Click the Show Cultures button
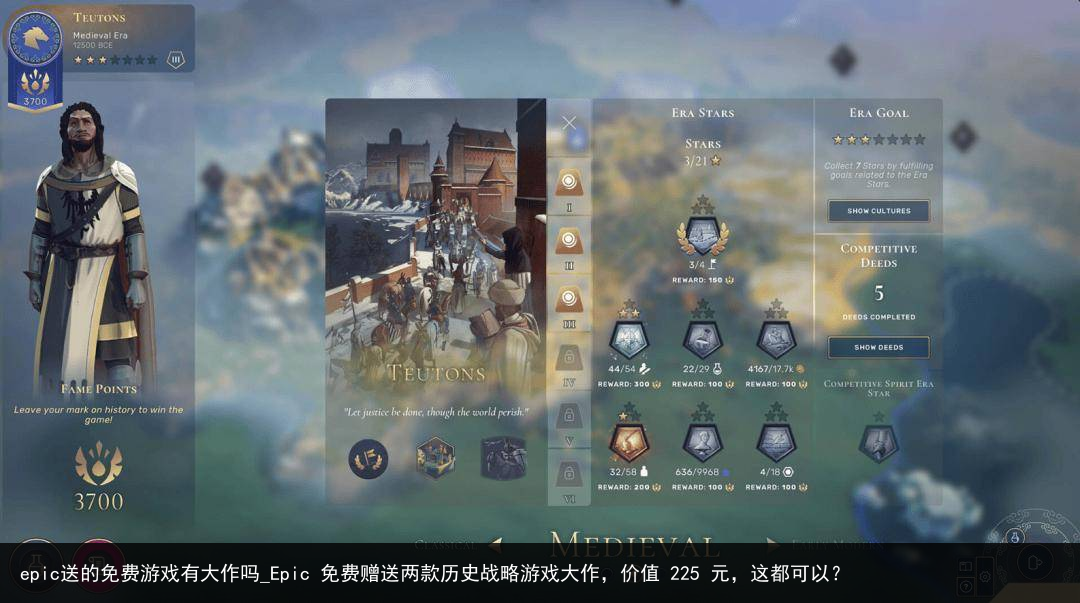 (x=878, y=211)
